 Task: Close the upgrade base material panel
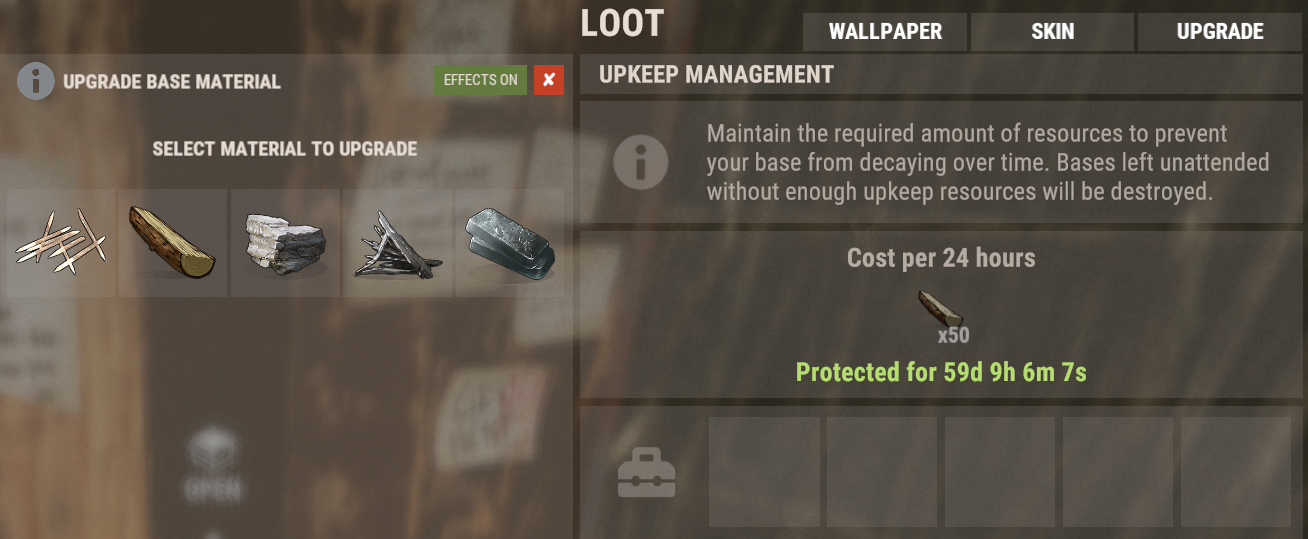tap(548, 80)
